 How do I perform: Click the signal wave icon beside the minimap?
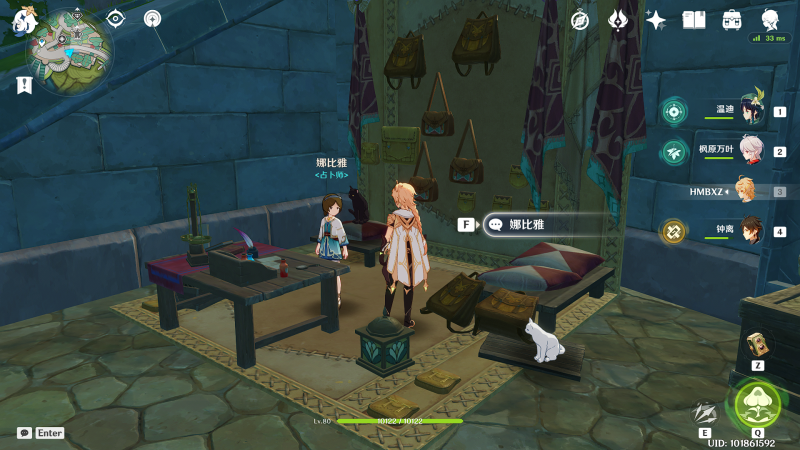[152, 18]
